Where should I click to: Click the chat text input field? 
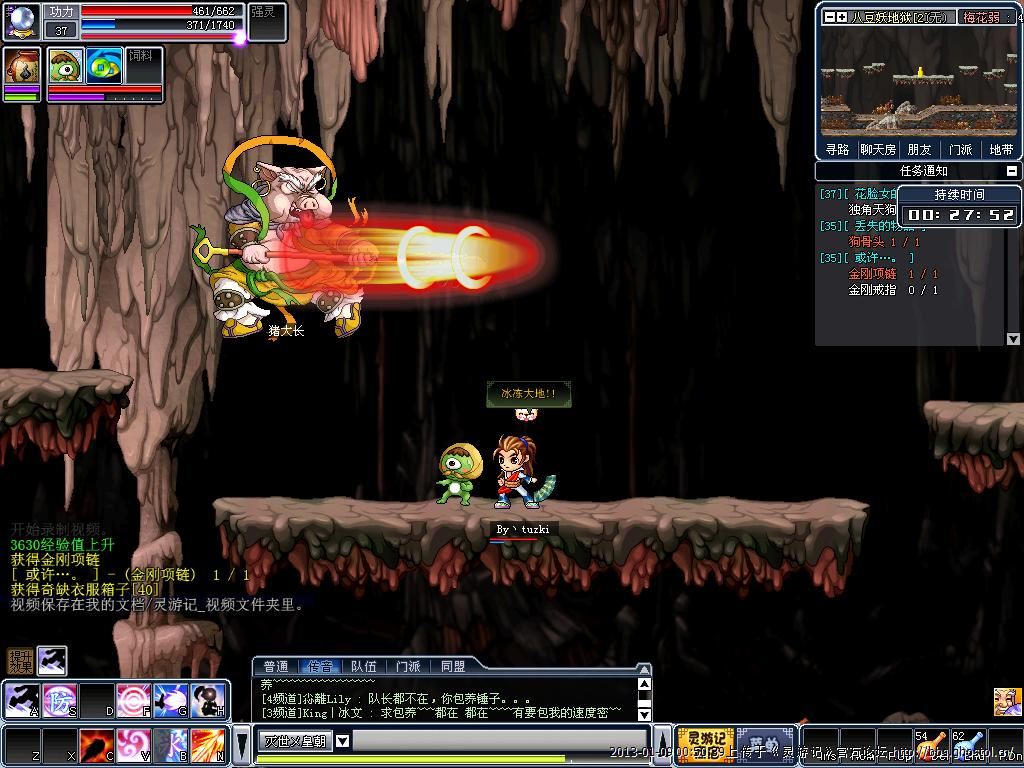click(x=500, y=741)
